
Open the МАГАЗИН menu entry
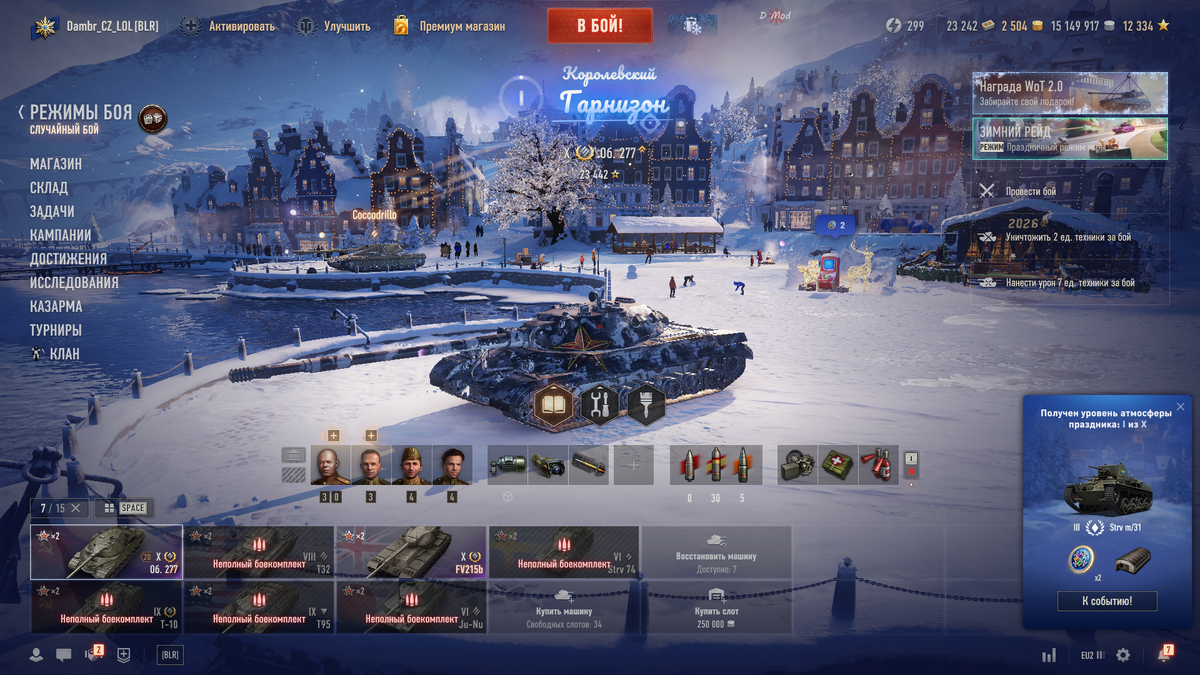[56, 164]
